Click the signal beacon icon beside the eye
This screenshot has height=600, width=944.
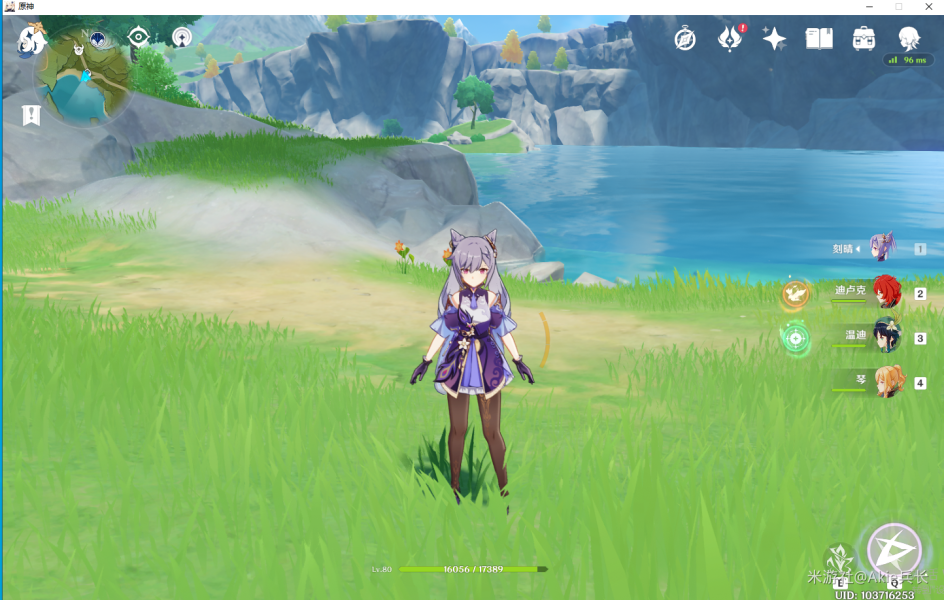pyautogui.click(x=181, y=37)
